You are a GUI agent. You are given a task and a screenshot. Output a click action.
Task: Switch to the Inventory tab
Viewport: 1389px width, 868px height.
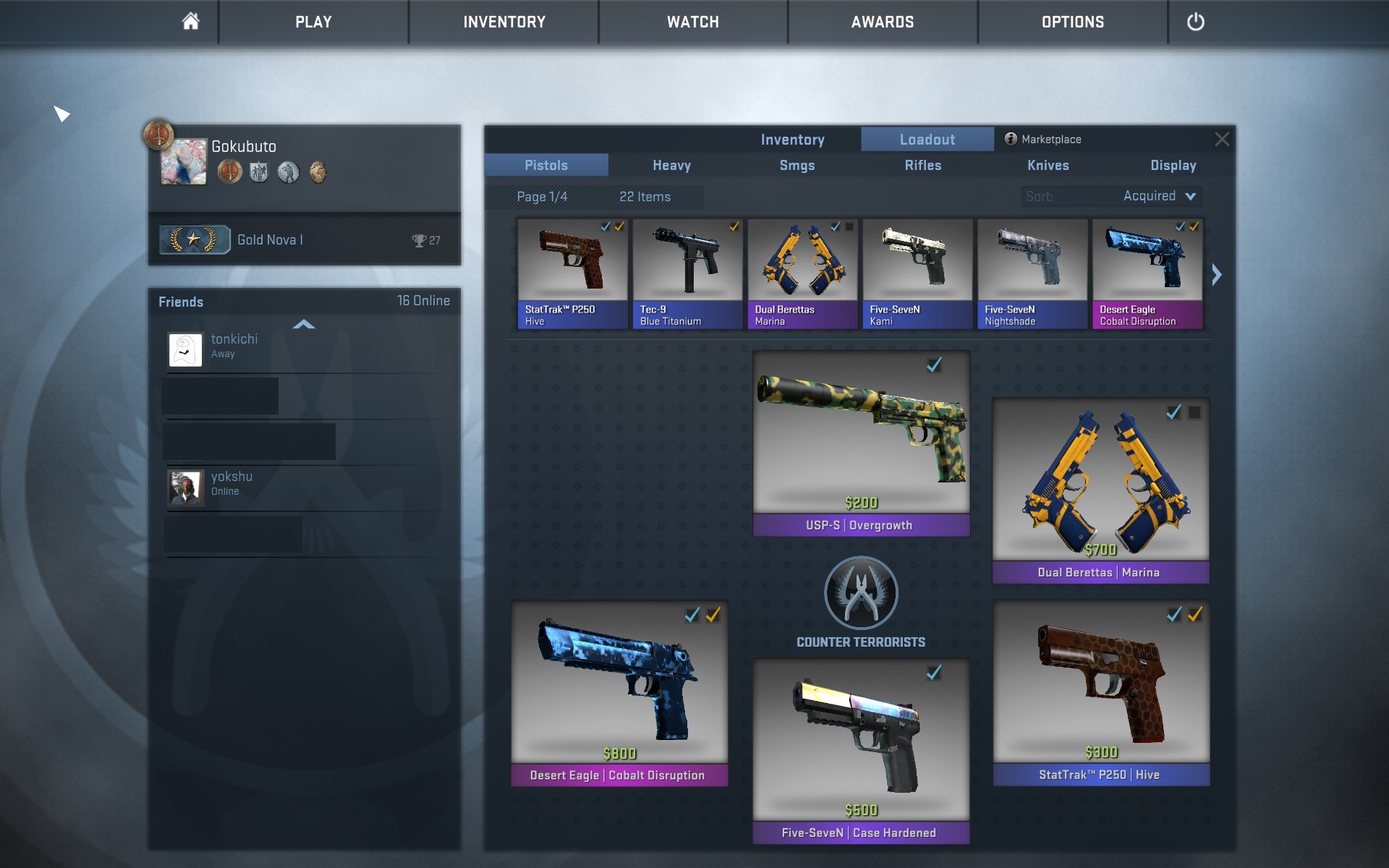(792, 140)
